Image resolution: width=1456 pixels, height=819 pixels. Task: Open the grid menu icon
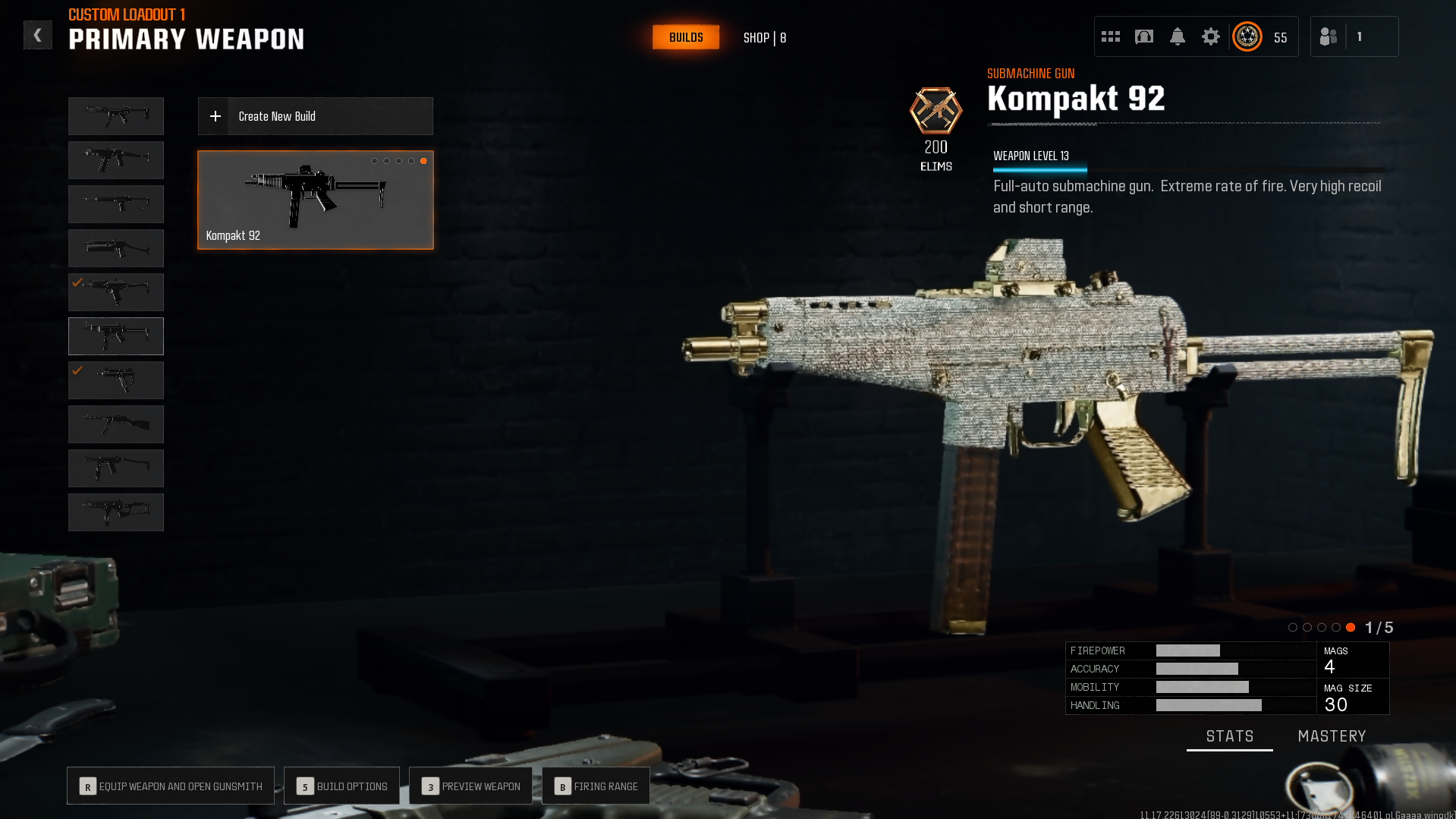1111,36
